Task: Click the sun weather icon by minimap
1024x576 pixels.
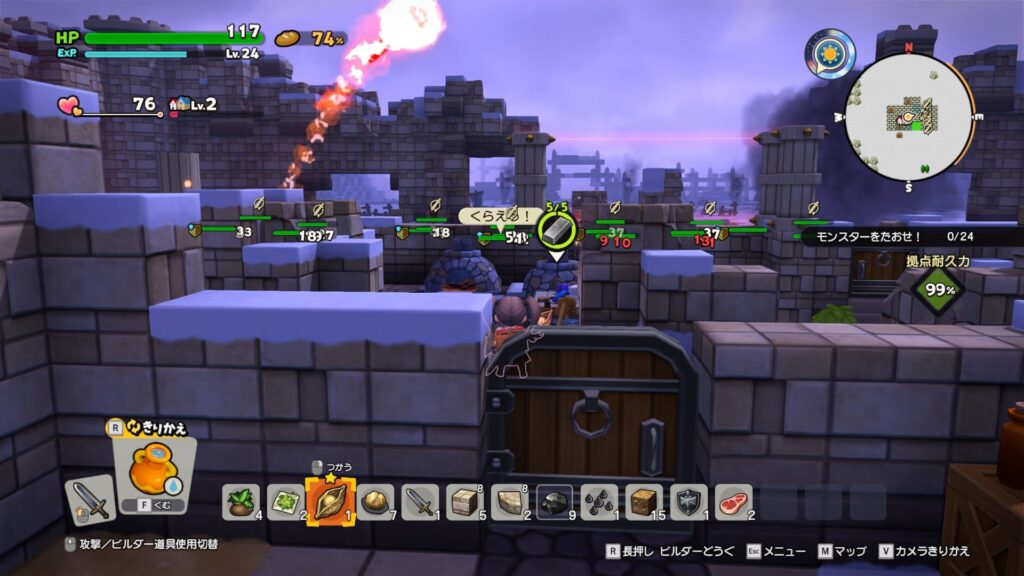Action: point(831,52)
